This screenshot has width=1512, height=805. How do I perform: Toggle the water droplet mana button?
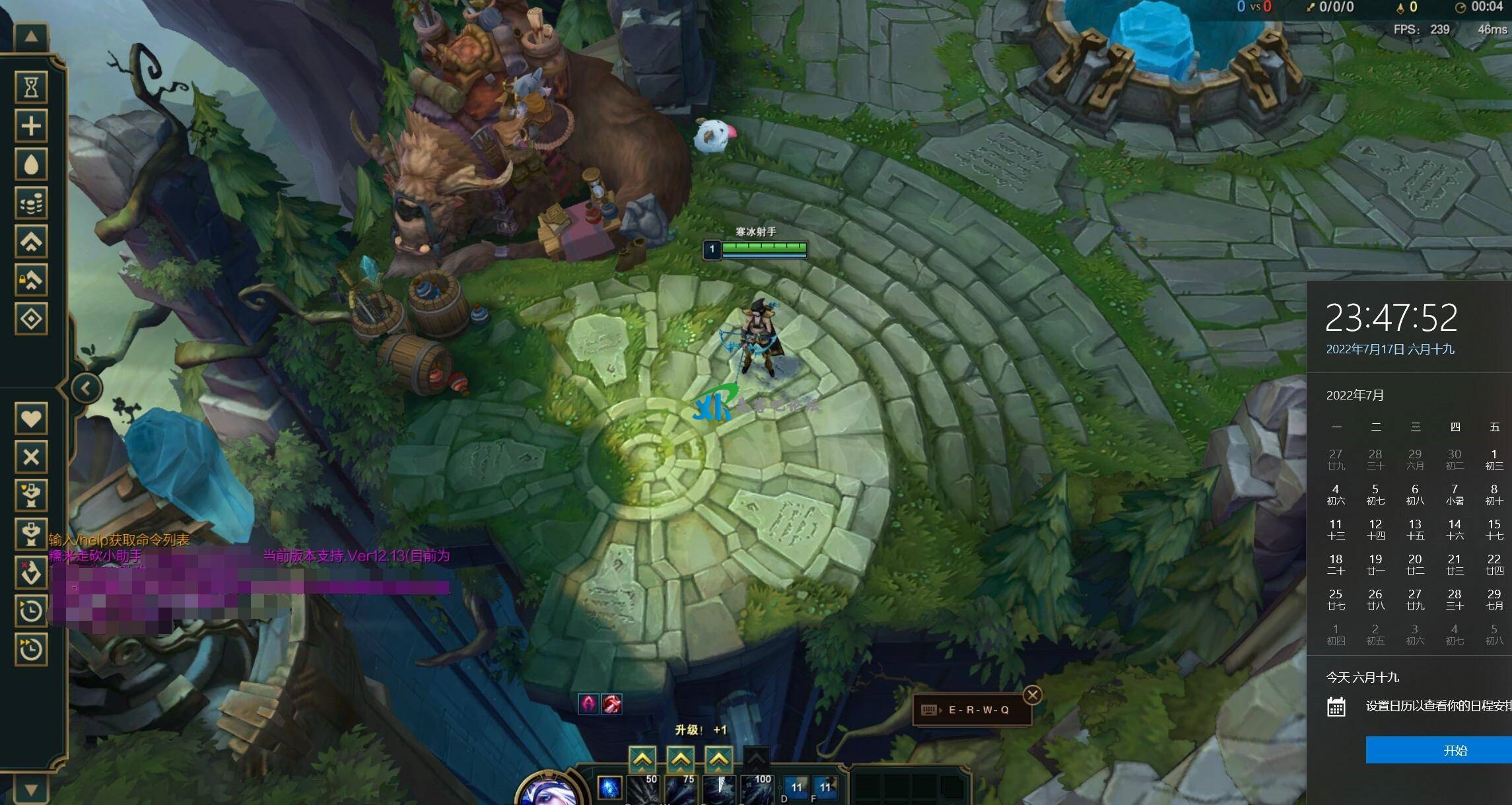(31, 164)
